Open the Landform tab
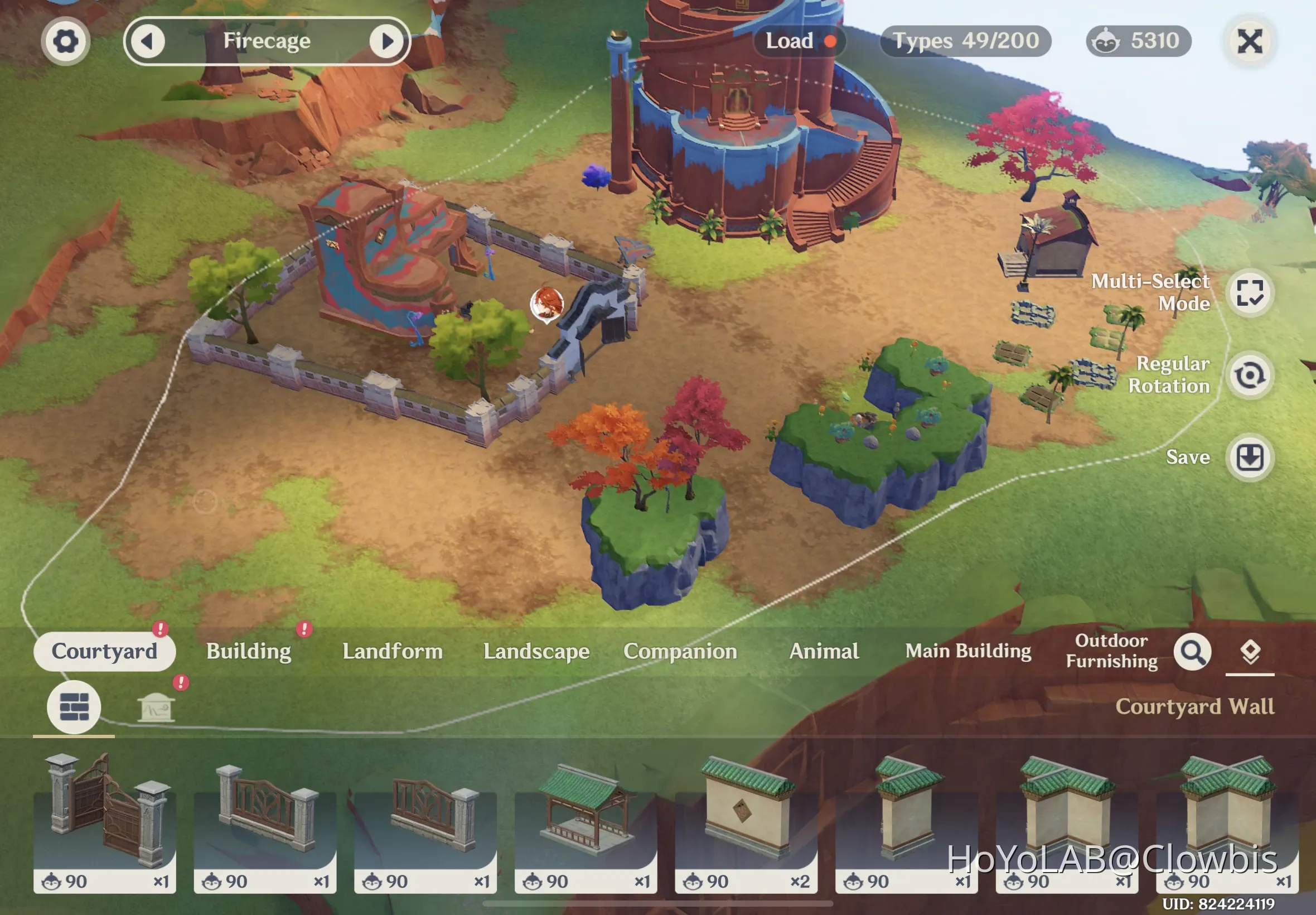The height and width of the screenshot is (915, 1316). point(393,651)
